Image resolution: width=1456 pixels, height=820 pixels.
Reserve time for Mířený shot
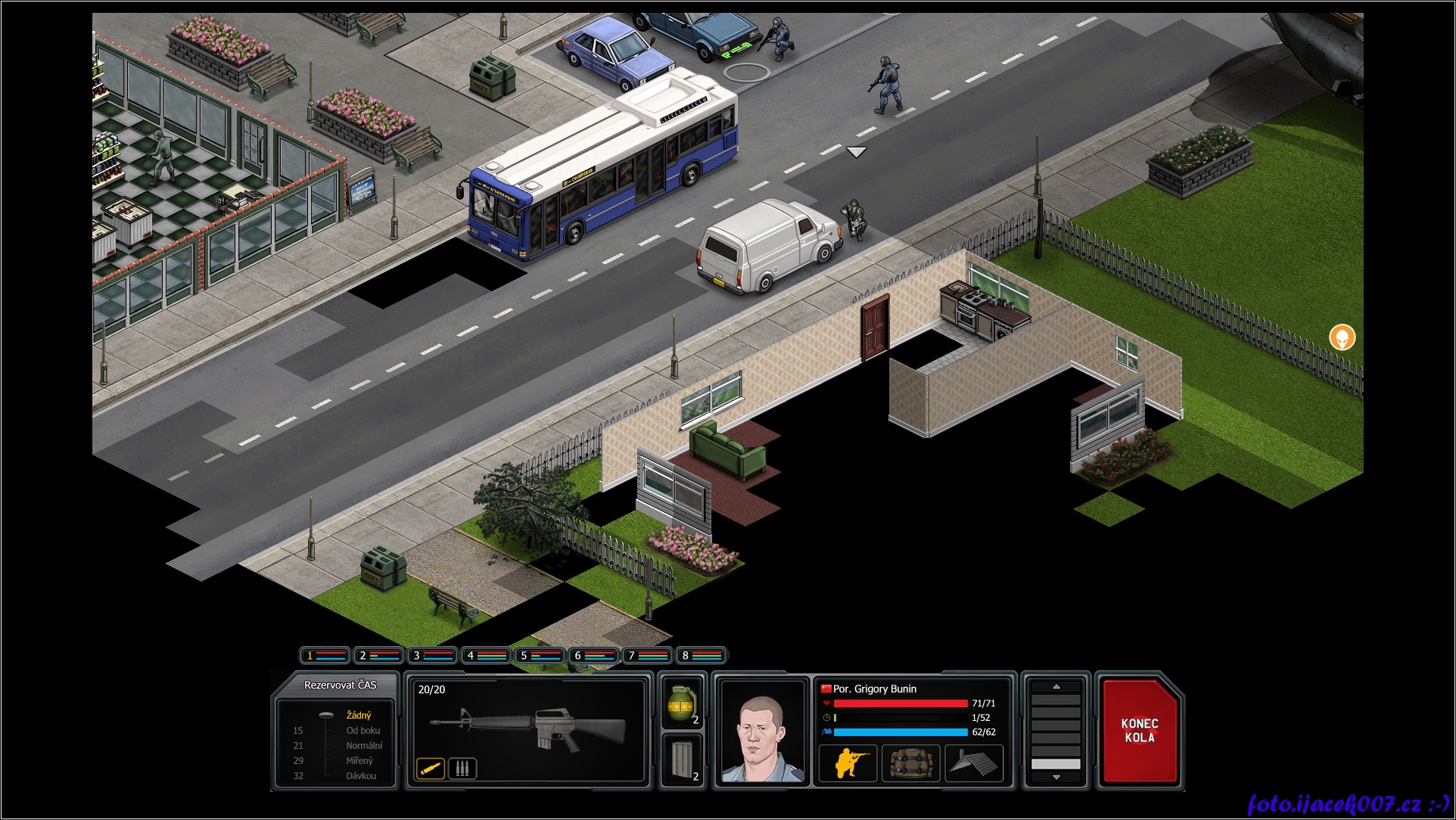[359, 761]
